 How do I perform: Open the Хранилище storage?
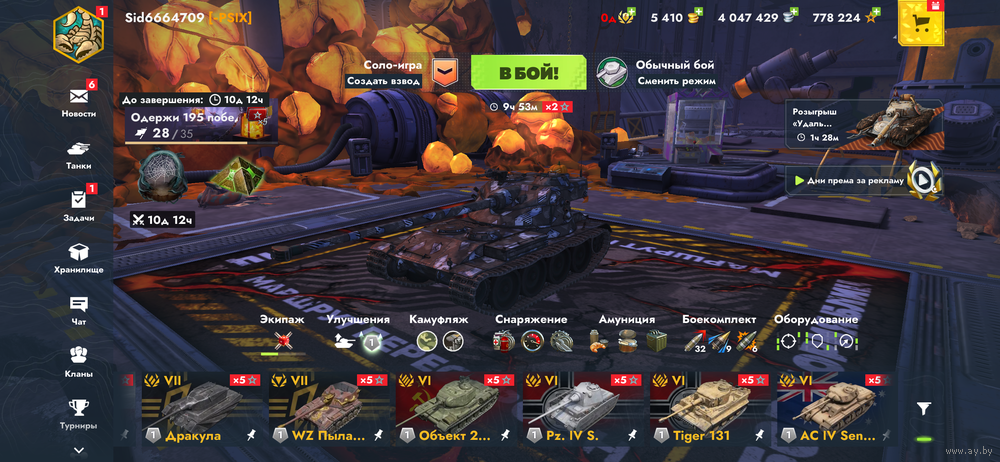pos(79,257)
